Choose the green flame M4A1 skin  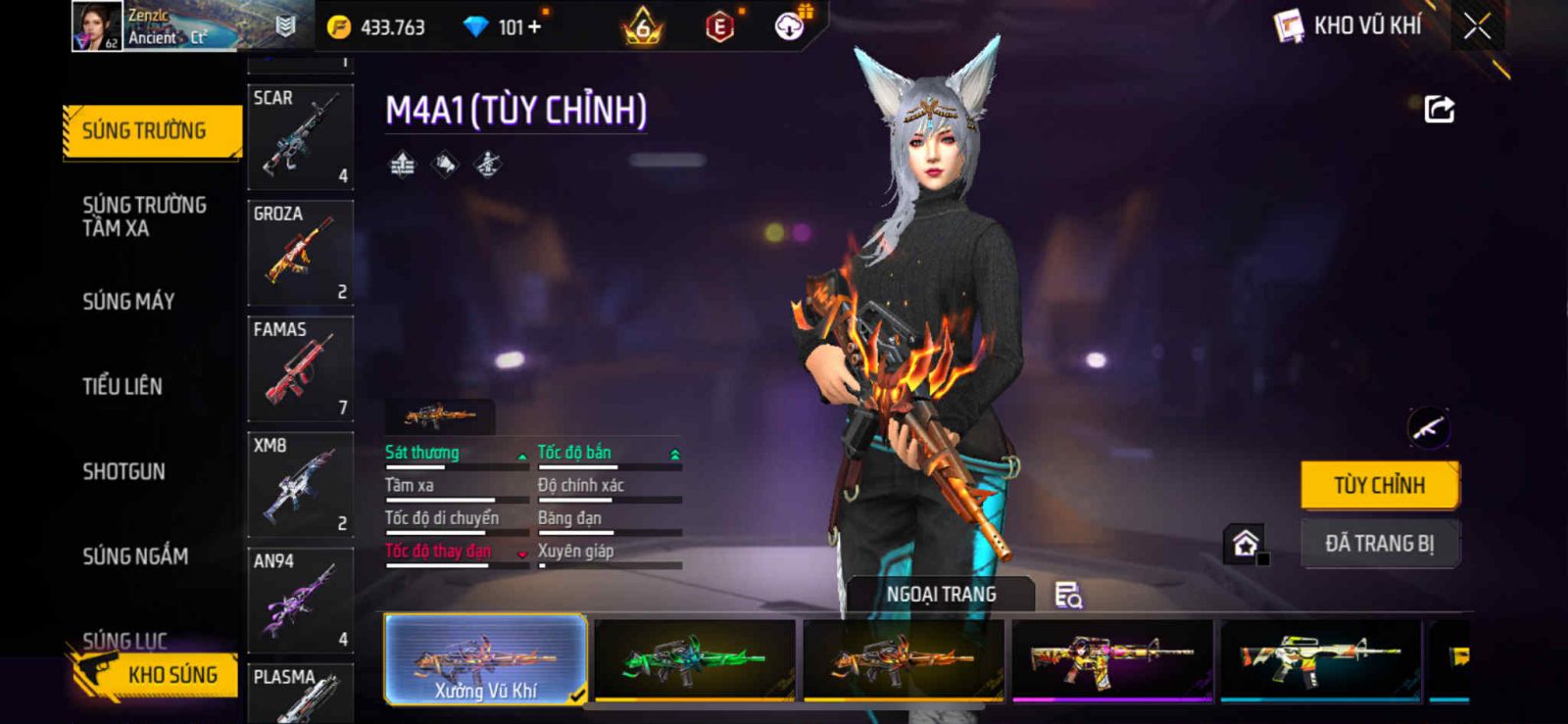click(x=694, y=659)
